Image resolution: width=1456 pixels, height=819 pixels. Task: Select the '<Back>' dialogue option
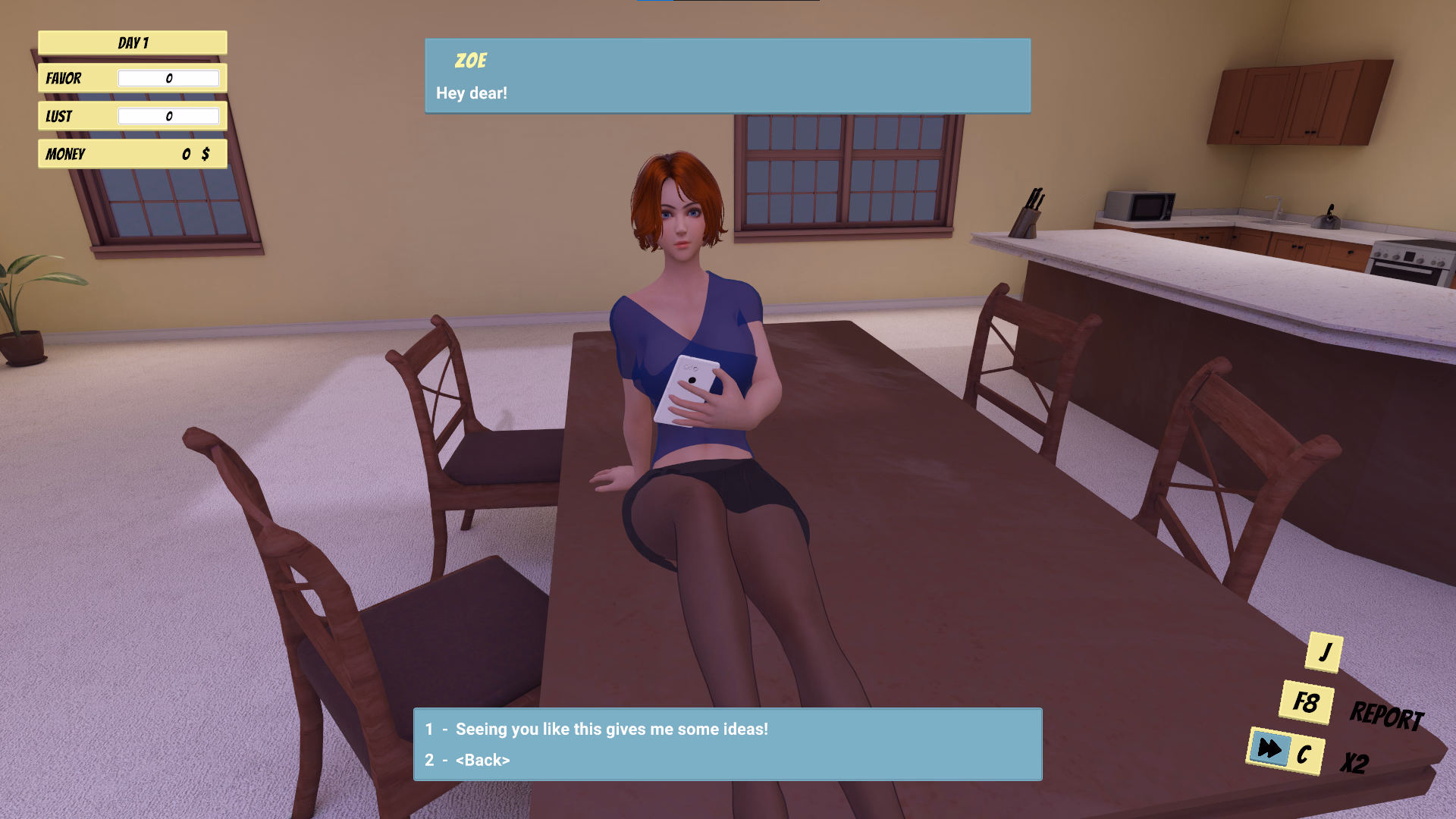coord(482,760)
